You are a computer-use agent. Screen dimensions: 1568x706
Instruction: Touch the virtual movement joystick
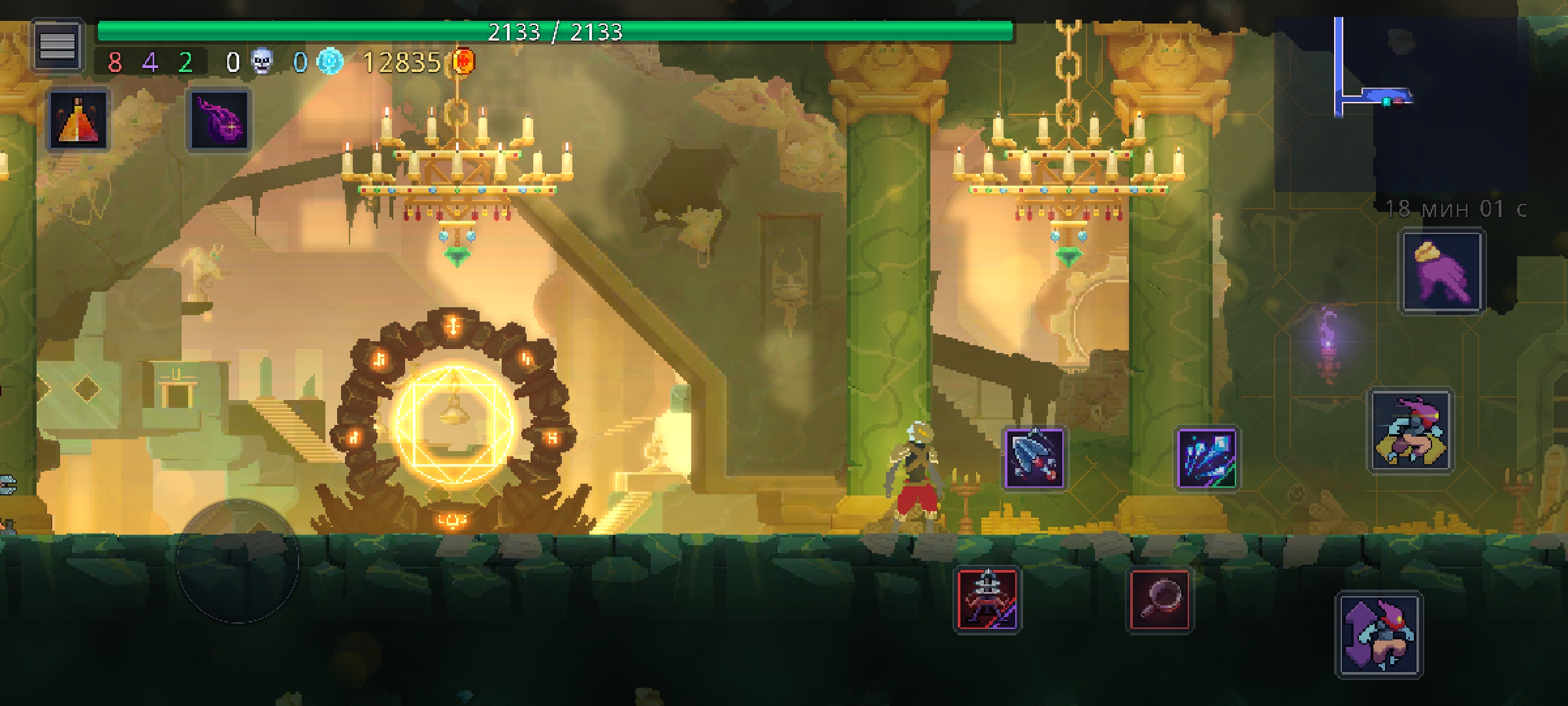tap(238, 561)
